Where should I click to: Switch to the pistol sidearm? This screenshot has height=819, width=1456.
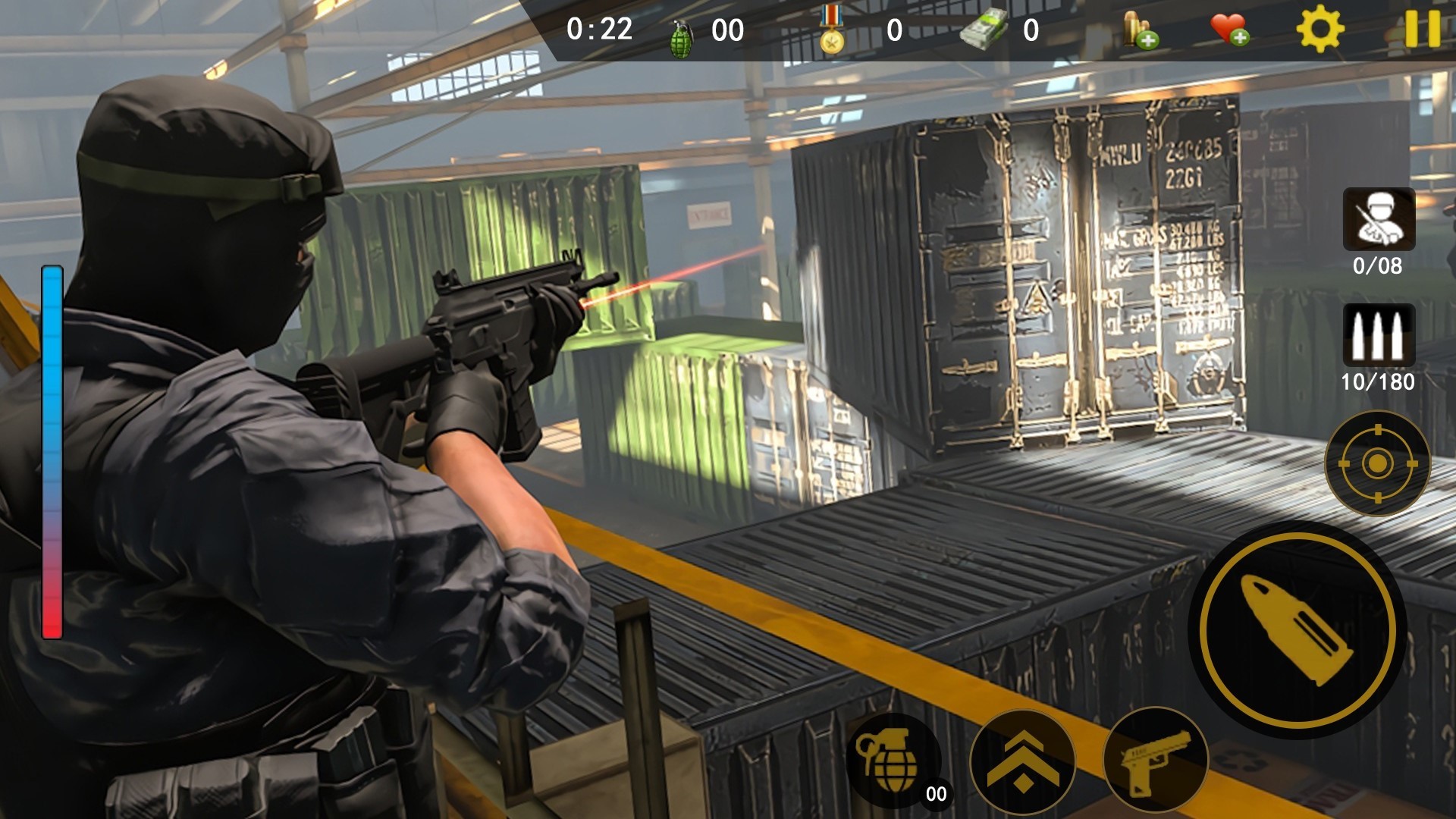[1156, 761]
